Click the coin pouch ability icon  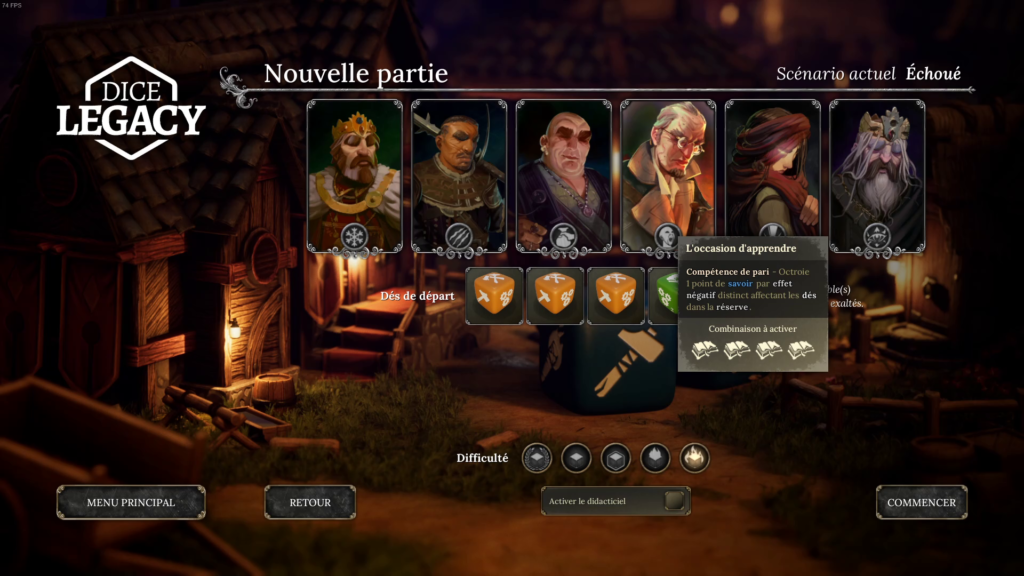(563, 236)
